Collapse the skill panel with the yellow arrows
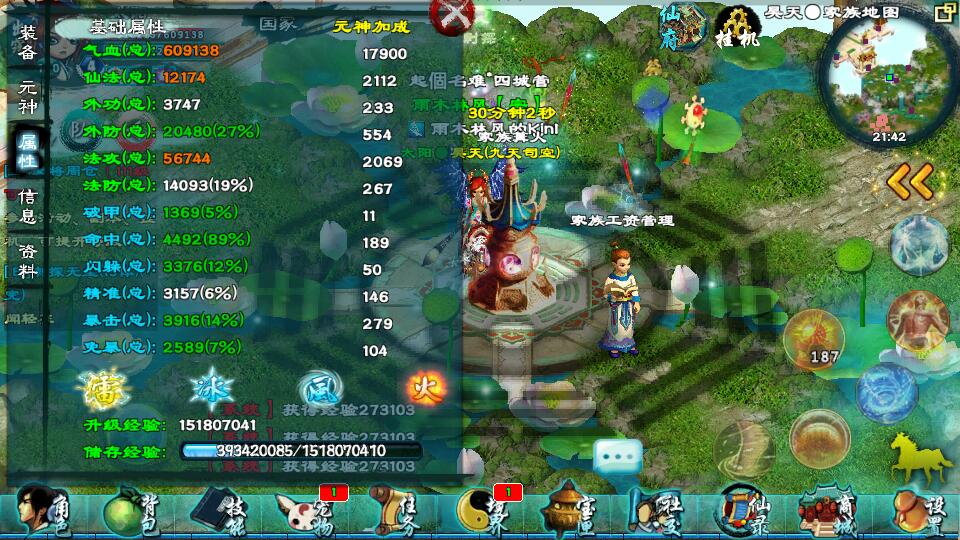This screenshot has width=960, height=540. pyautogui.click(x=910, y=181)
